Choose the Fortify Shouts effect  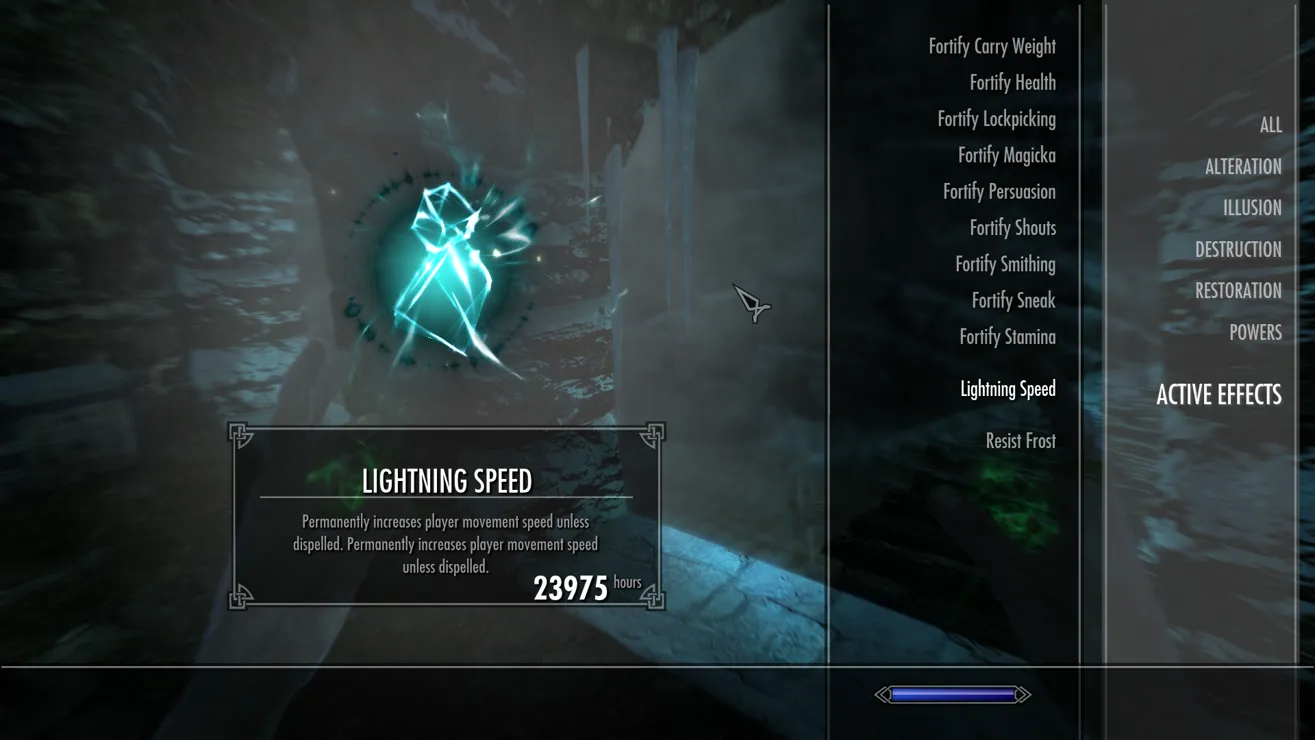coord(1012,228)
